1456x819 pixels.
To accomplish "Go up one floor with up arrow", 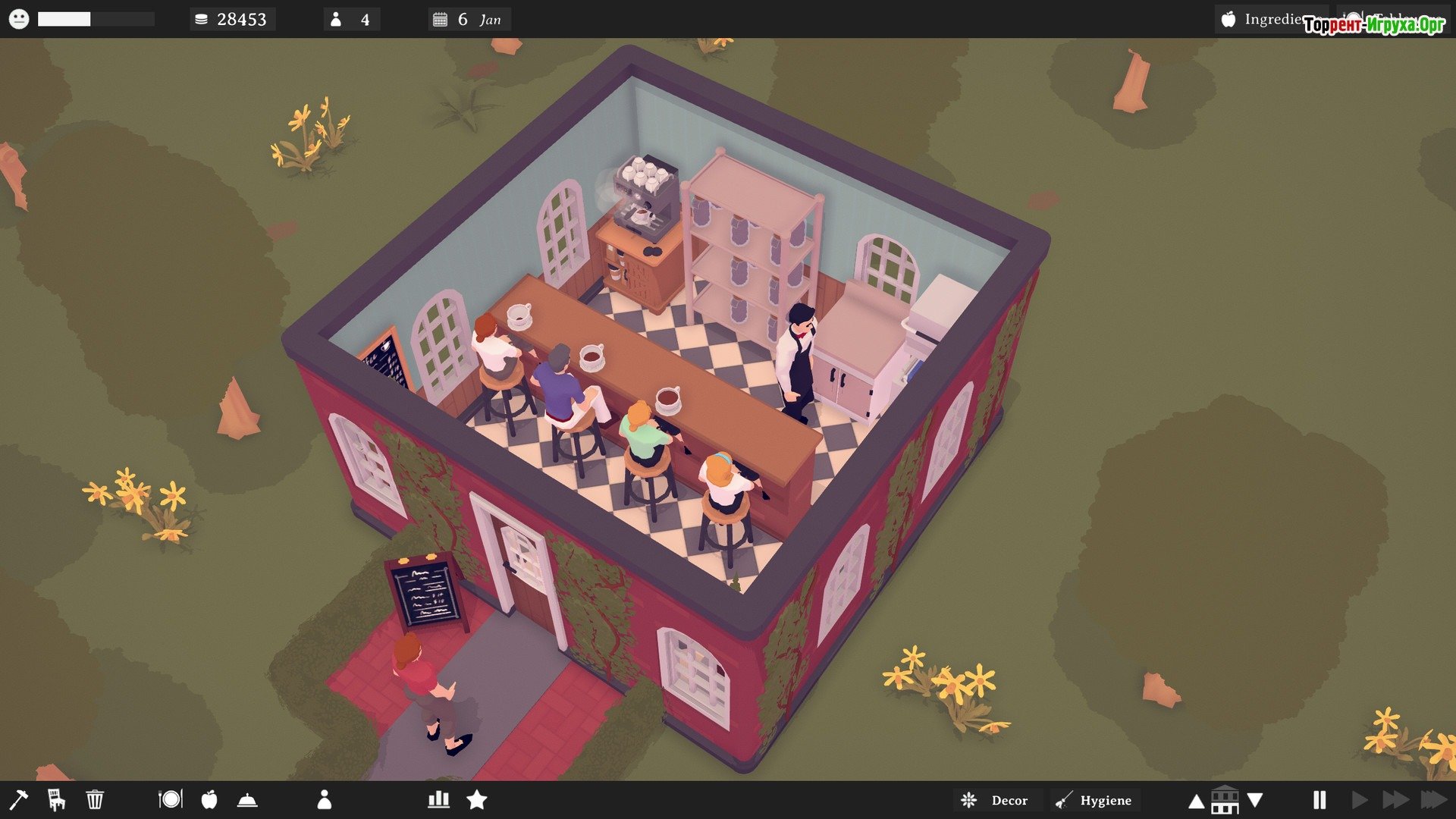I will tap(1196, 801).
